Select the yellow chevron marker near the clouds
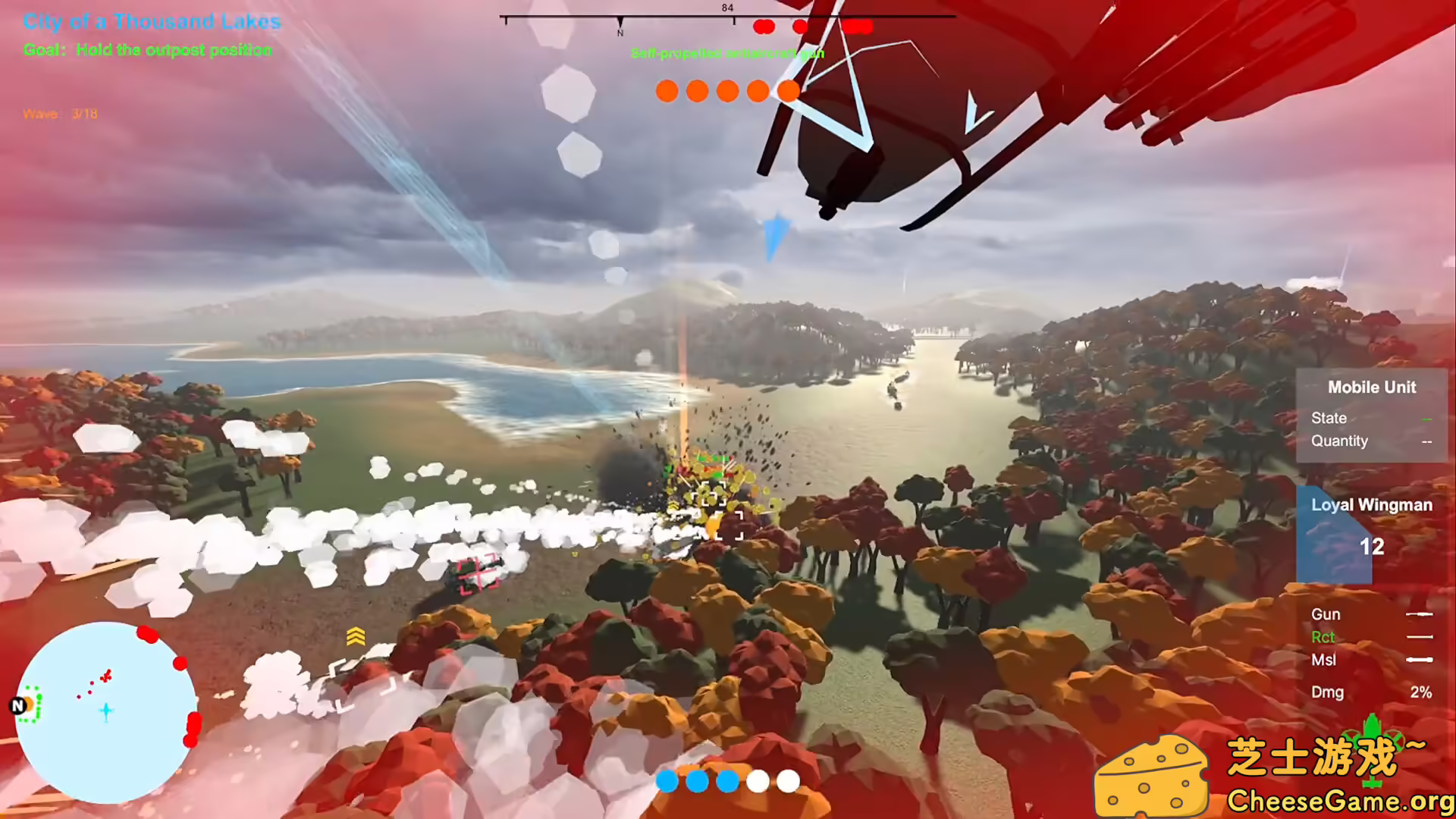The width and height of the screenshot is (1456, 819). click(355, 637)
